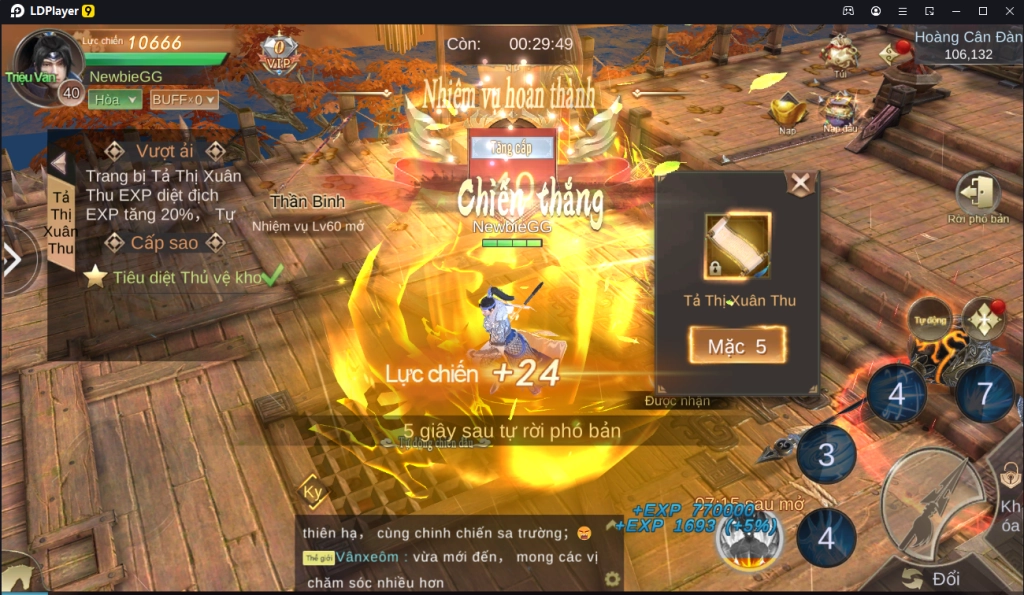Open the VIP badge panel
The height and width of the screenshot is (595, 1024).
point(279,52)
